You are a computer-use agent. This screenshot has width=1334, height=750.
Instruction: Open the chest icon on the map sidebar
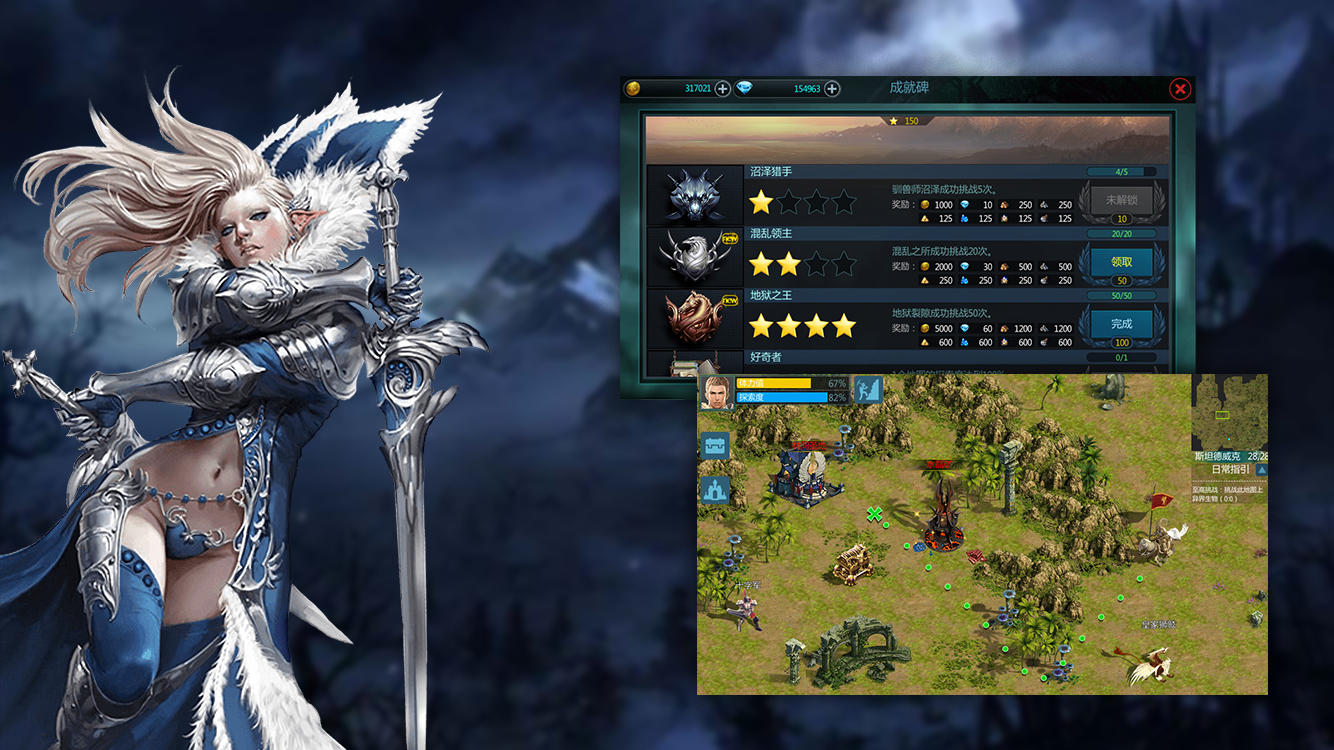716,444
